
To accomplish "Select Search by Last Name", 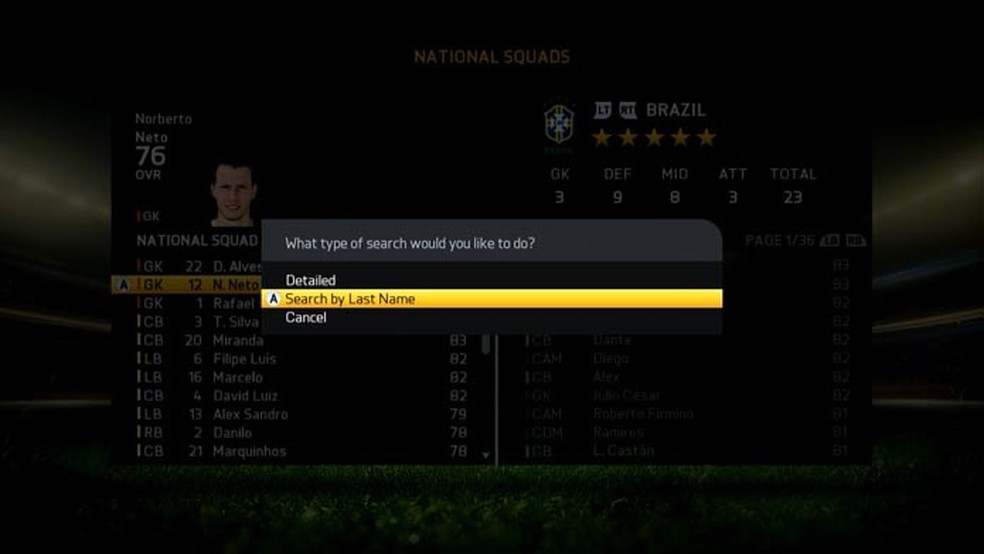I will coord(350,299).
